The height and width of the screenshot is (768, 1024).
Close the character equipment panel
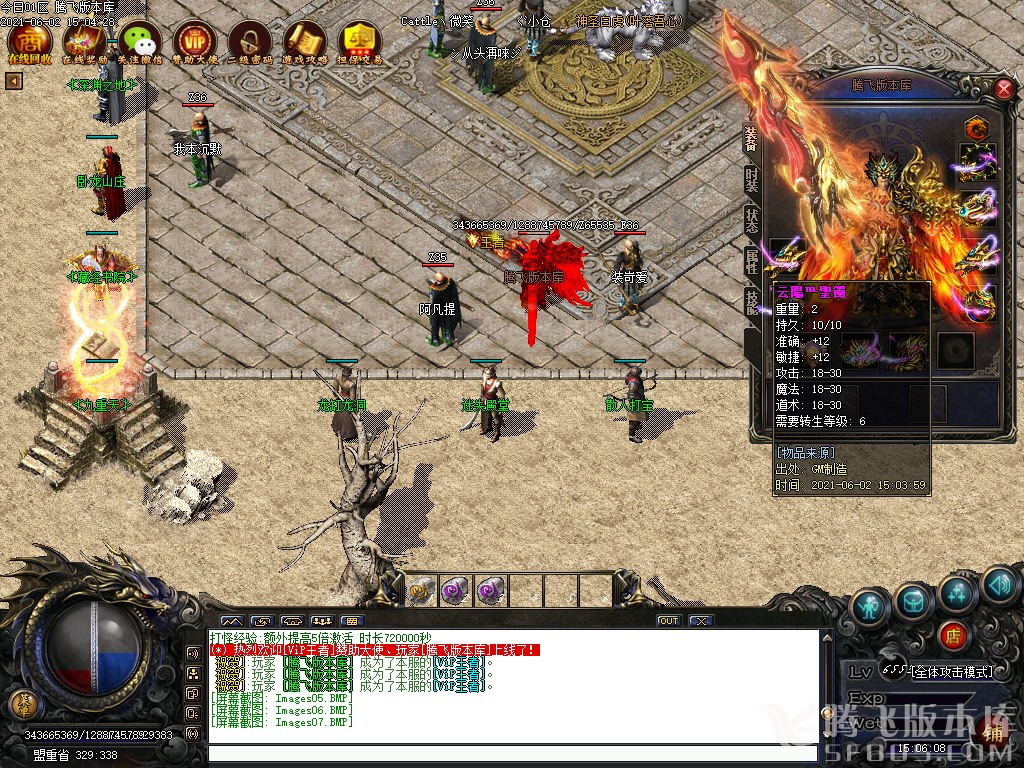1004,89
